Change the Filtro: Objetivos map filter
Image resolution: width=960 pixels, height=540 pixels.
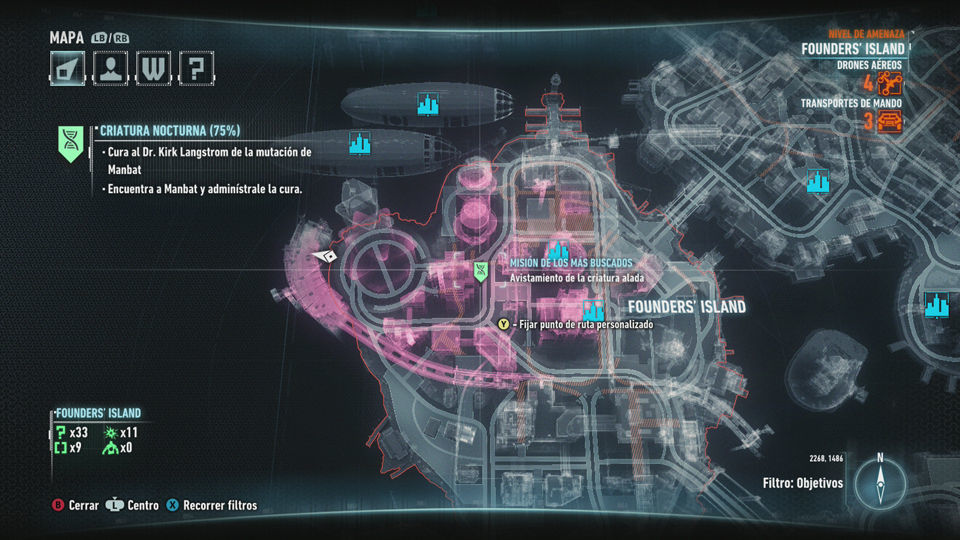pyautogui.click(x=802, y=483)
